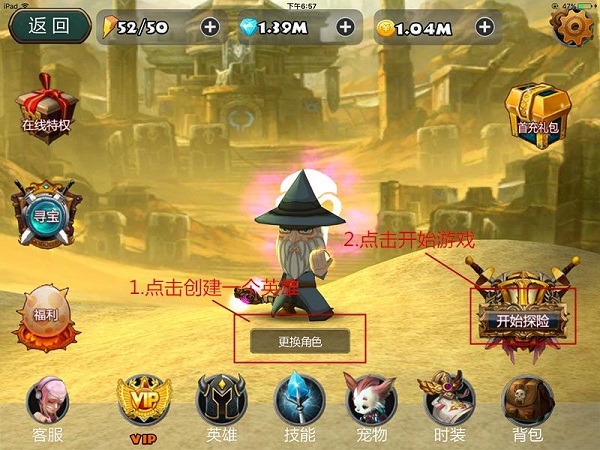Click the 更换角色 change character button
Image resolution: width=600 pixels, height=450 pixels.
(300, 341)
